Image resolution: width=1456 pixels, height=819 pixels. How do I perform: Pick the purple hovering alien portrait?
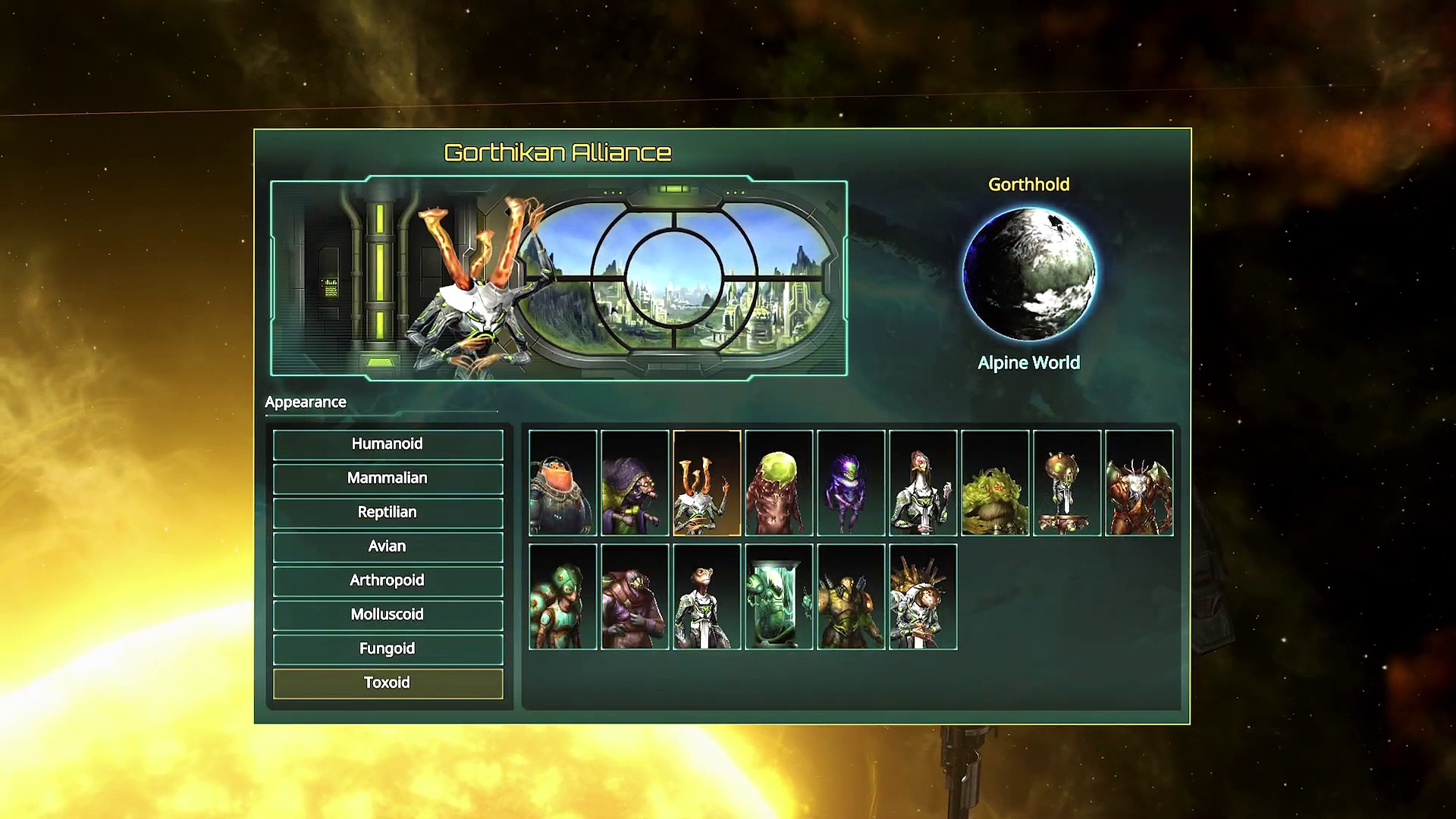[x=851, y=483]
